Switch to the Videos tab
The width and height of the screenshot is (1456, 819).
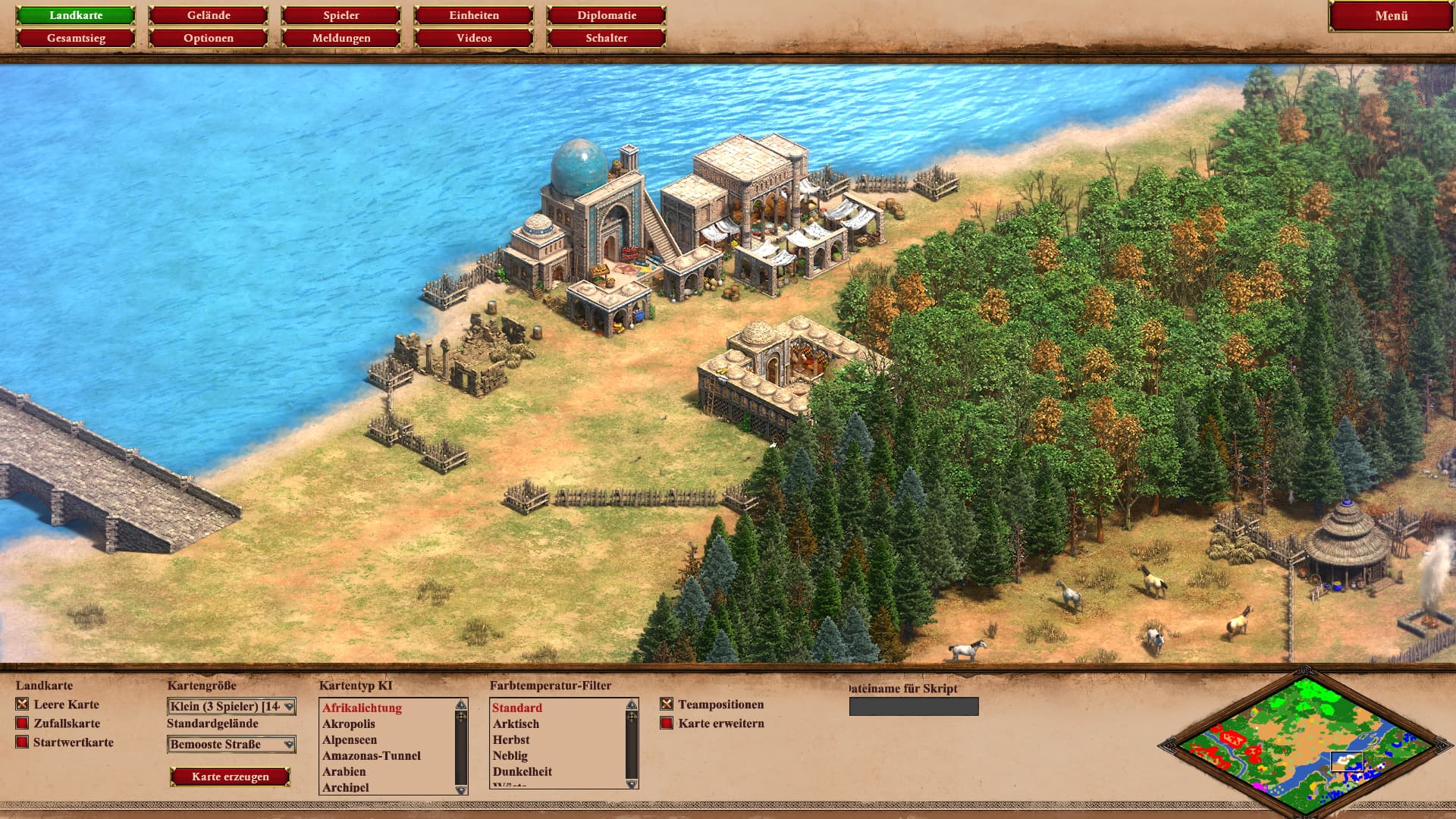click(474, 38)
